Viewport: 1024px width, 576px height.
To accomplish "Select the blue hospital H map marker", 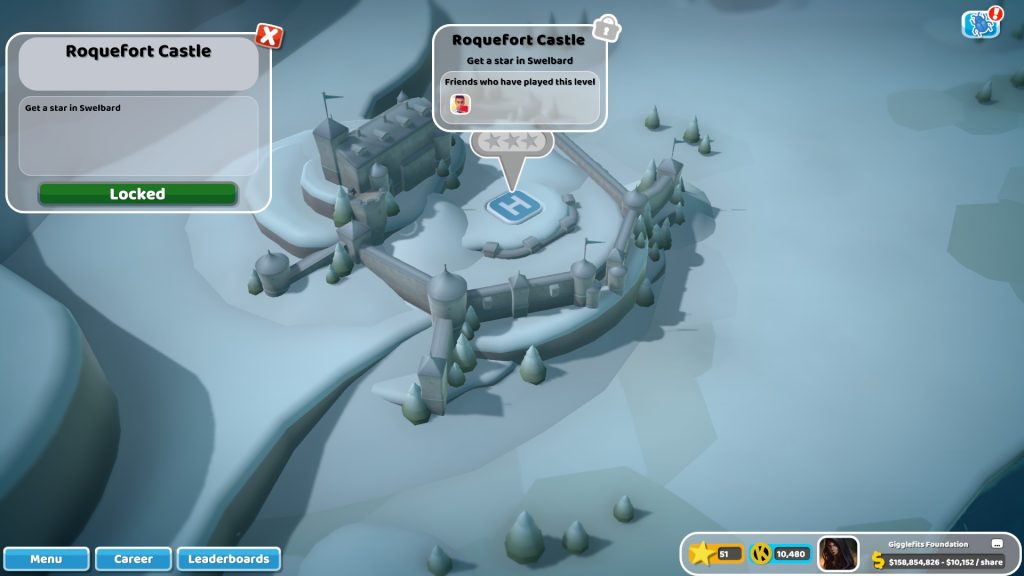I will (x=516, y=206).
